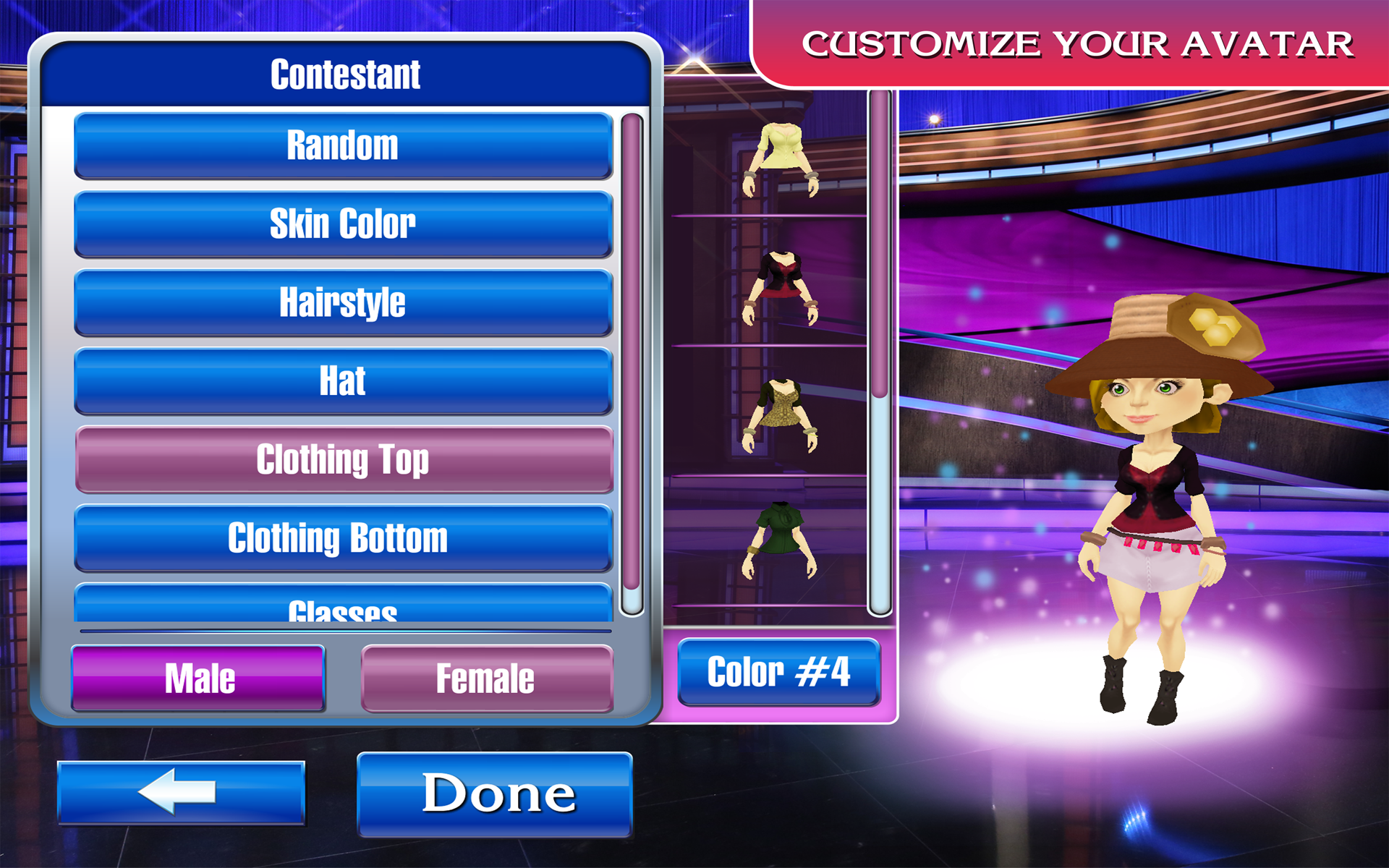Select Female gender option
This screenshot has width=1389, height=868.
click(x=485, y=677)
